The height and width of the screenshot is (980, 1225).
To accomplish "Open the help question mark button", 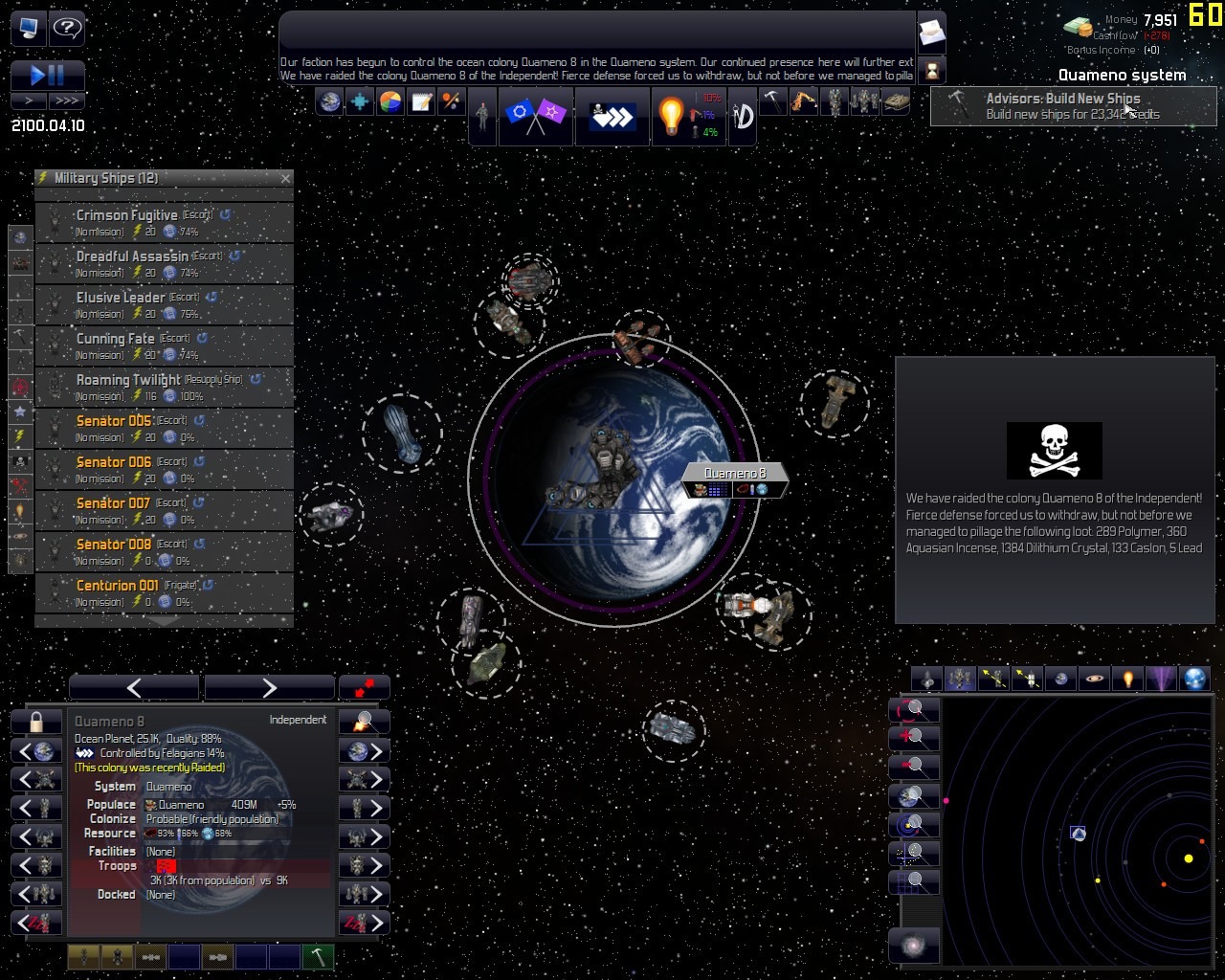I will pos(67,28).
